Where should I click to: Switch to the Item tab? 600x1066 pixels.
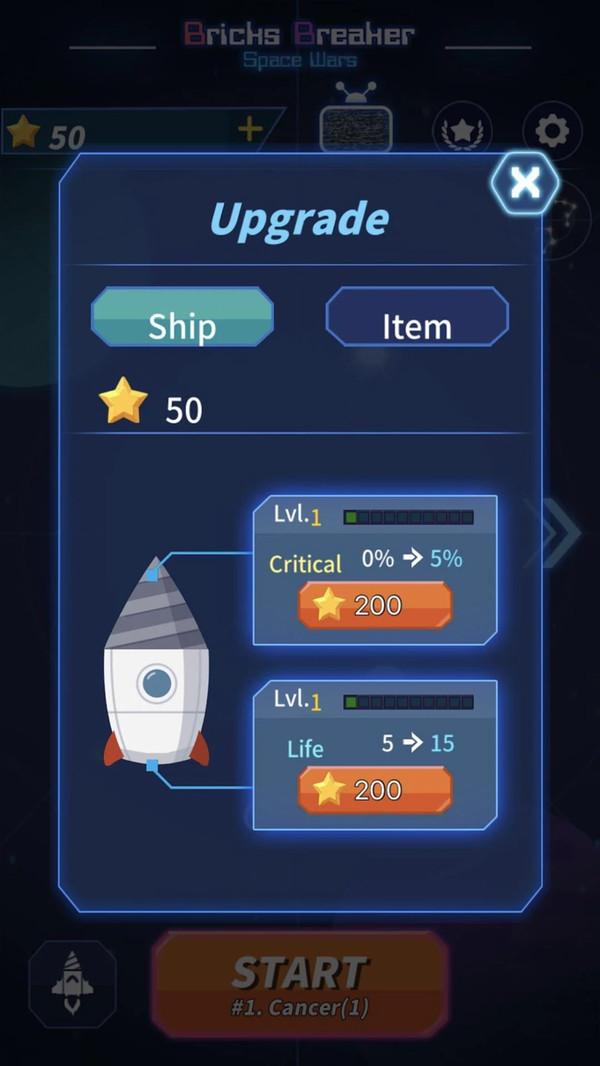pos(417,318)
